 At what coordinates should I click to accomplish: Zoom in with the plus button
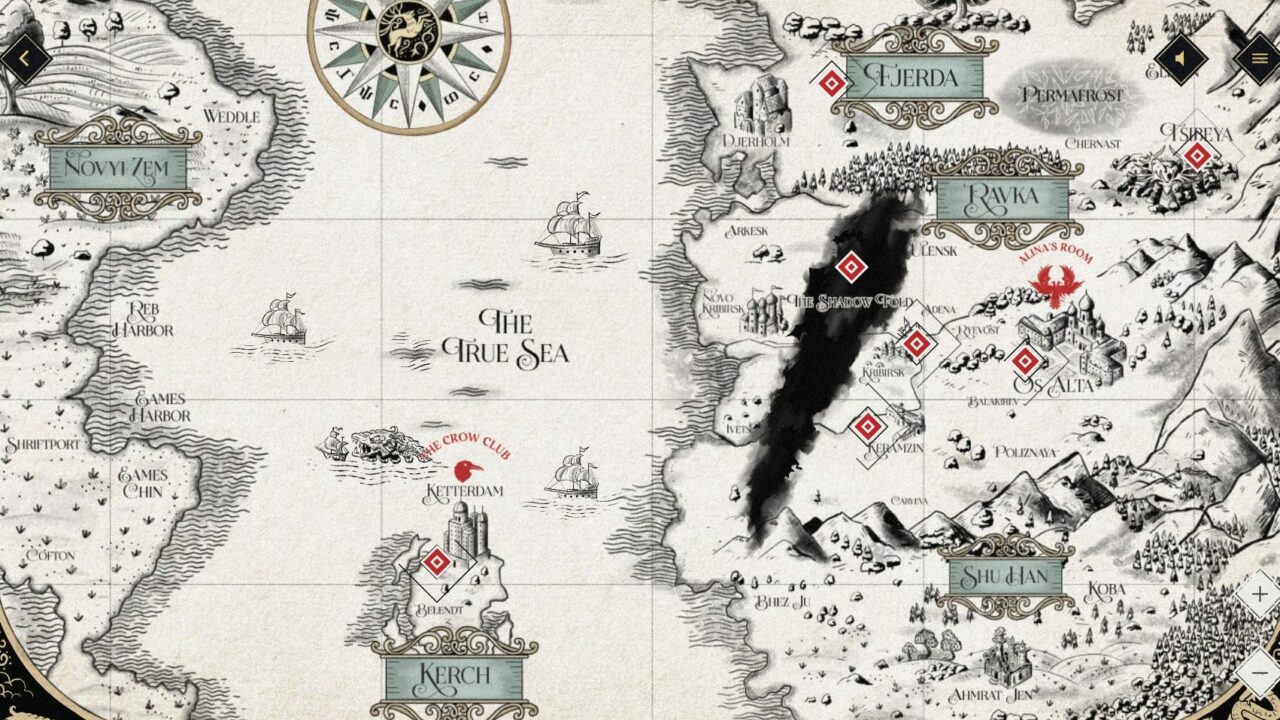tap(1258, 594)
